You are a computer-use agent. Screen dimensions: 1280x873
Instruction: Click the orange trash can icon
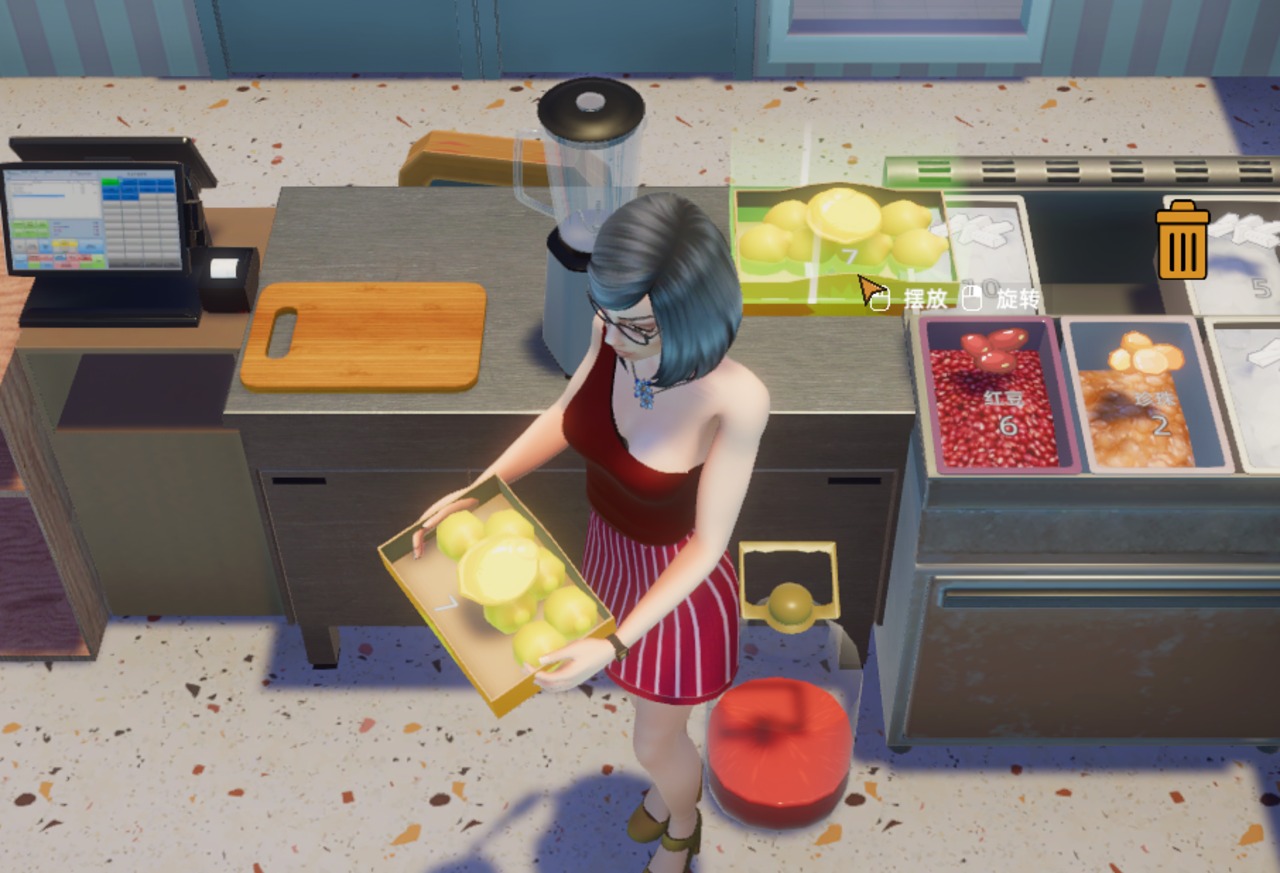coord(1182,240)
